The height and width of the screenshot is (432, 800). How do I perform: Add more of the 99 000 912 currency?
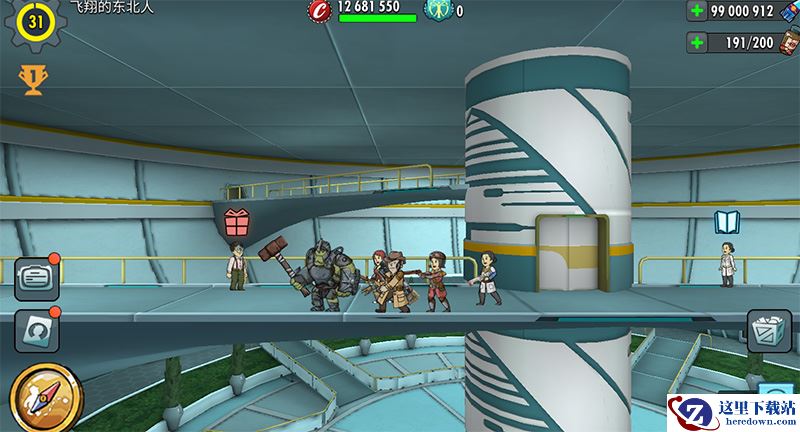click(x=697, y=11)
